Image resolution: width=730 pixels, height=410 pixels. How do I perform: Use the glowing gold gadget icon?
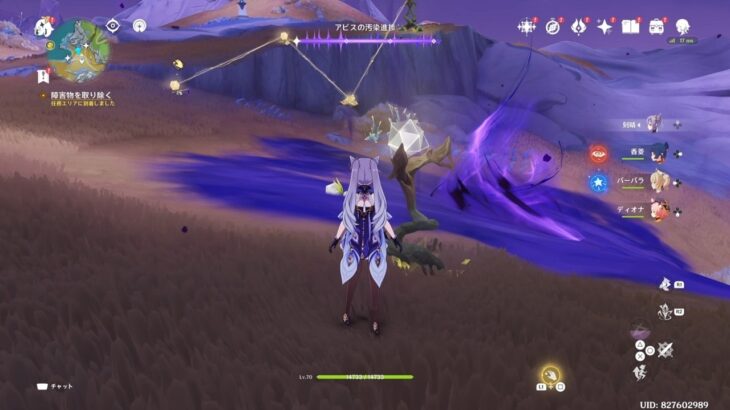click(551, 375)
